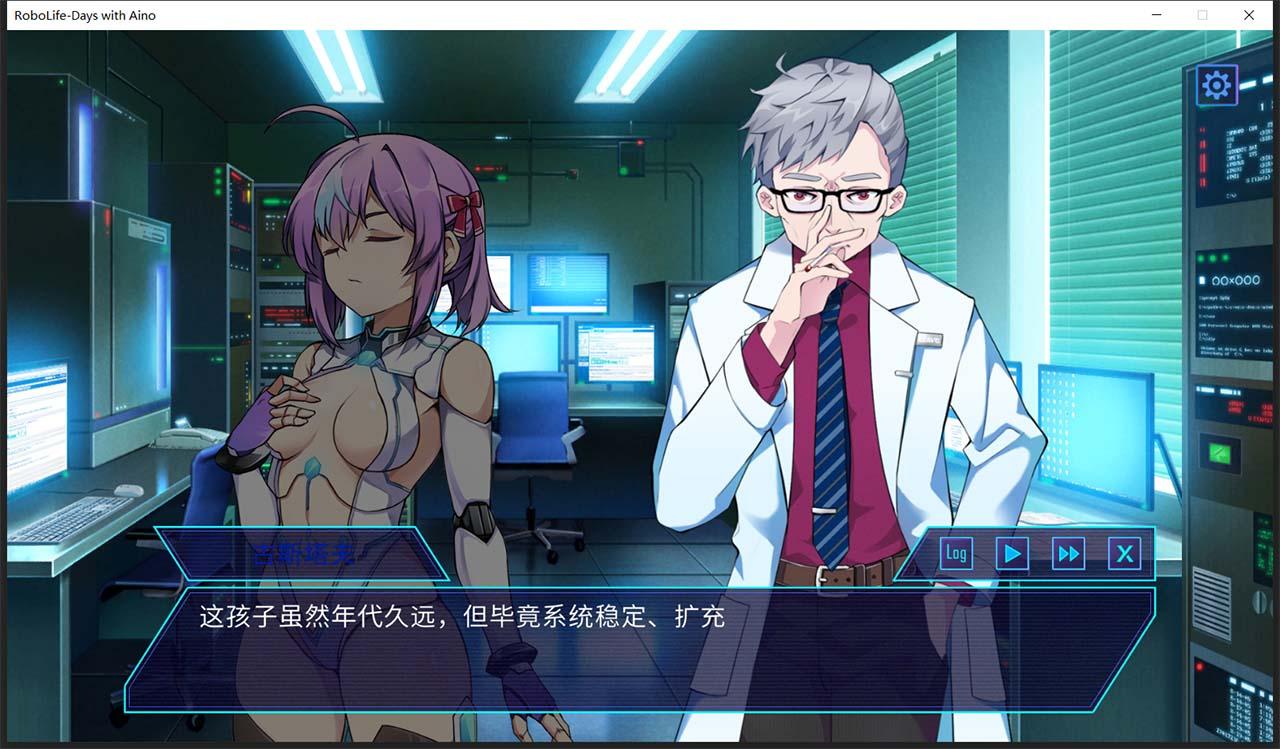The width and height of the screenshot is (1280, 749).
Task: Hide the dialogue window via the X icon
Action: tap(1125, 553)
